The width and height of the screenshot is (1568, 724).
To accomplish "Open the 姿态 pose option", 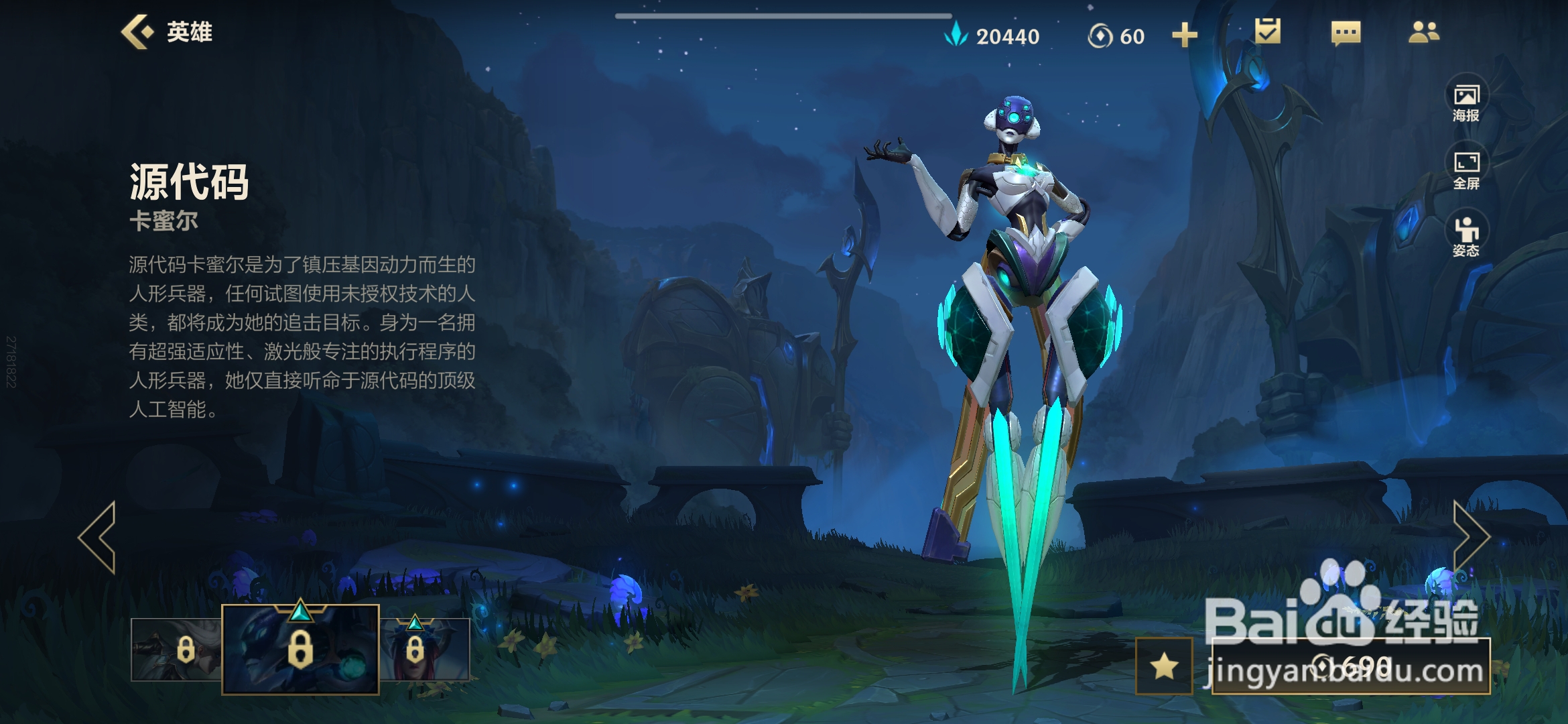I will pos(1466,237).
